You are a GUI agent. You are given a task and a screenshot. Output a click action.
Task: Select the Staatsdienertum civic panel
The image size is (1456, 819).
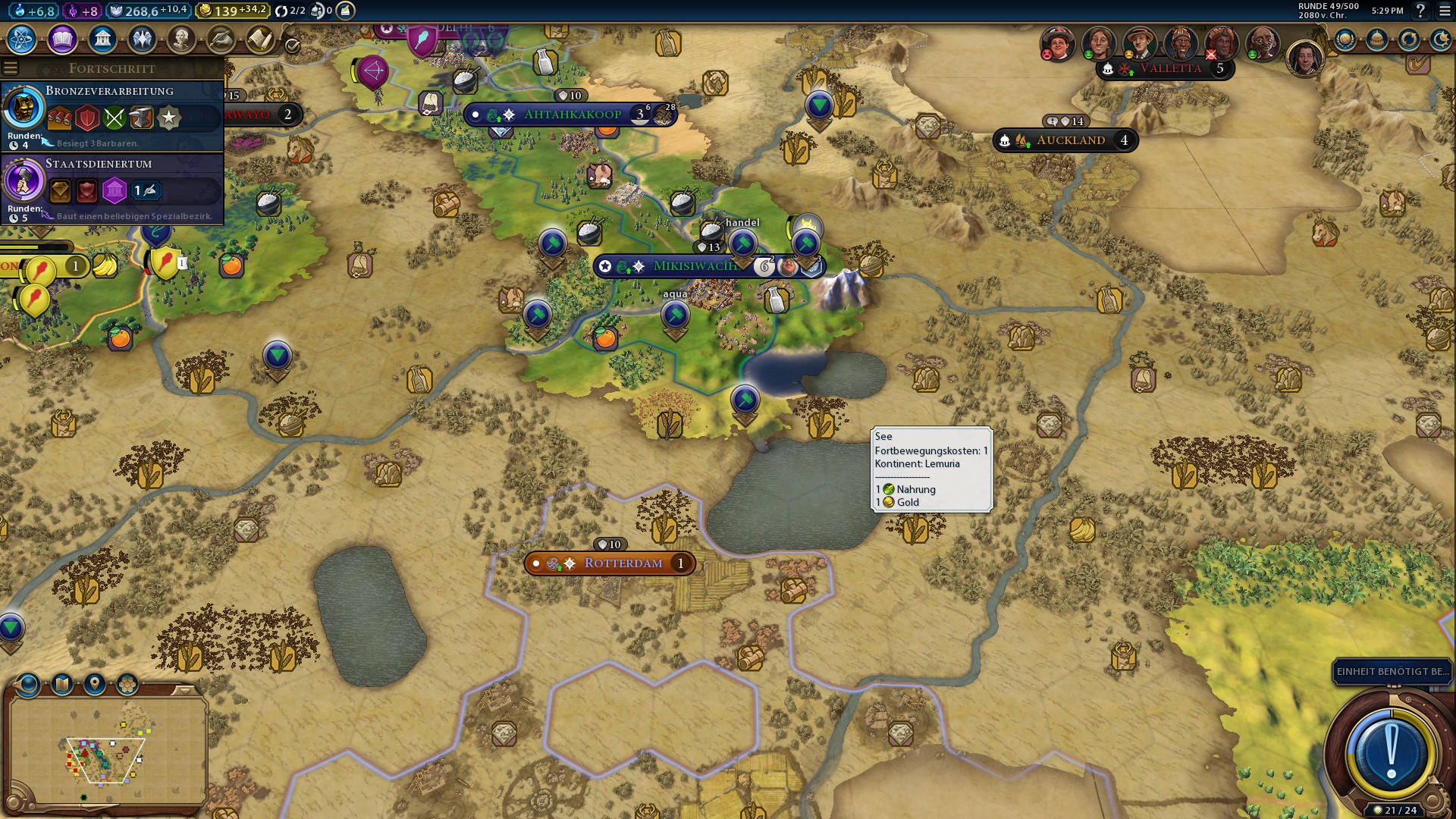[112, 188]
